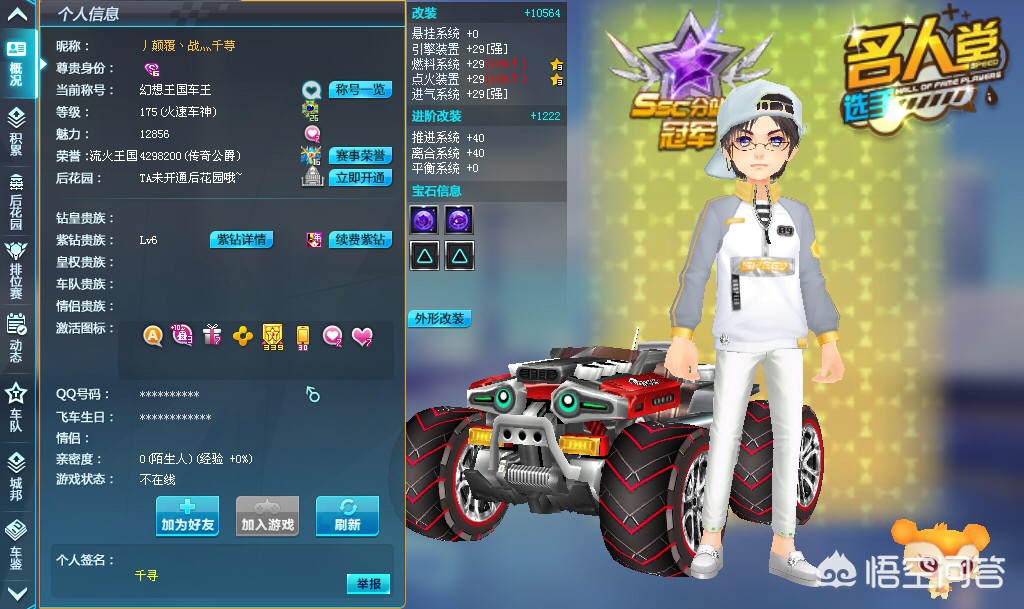Report the player using 举报
The height and width of the screenshot is (609, 1024).
[368, 584]
